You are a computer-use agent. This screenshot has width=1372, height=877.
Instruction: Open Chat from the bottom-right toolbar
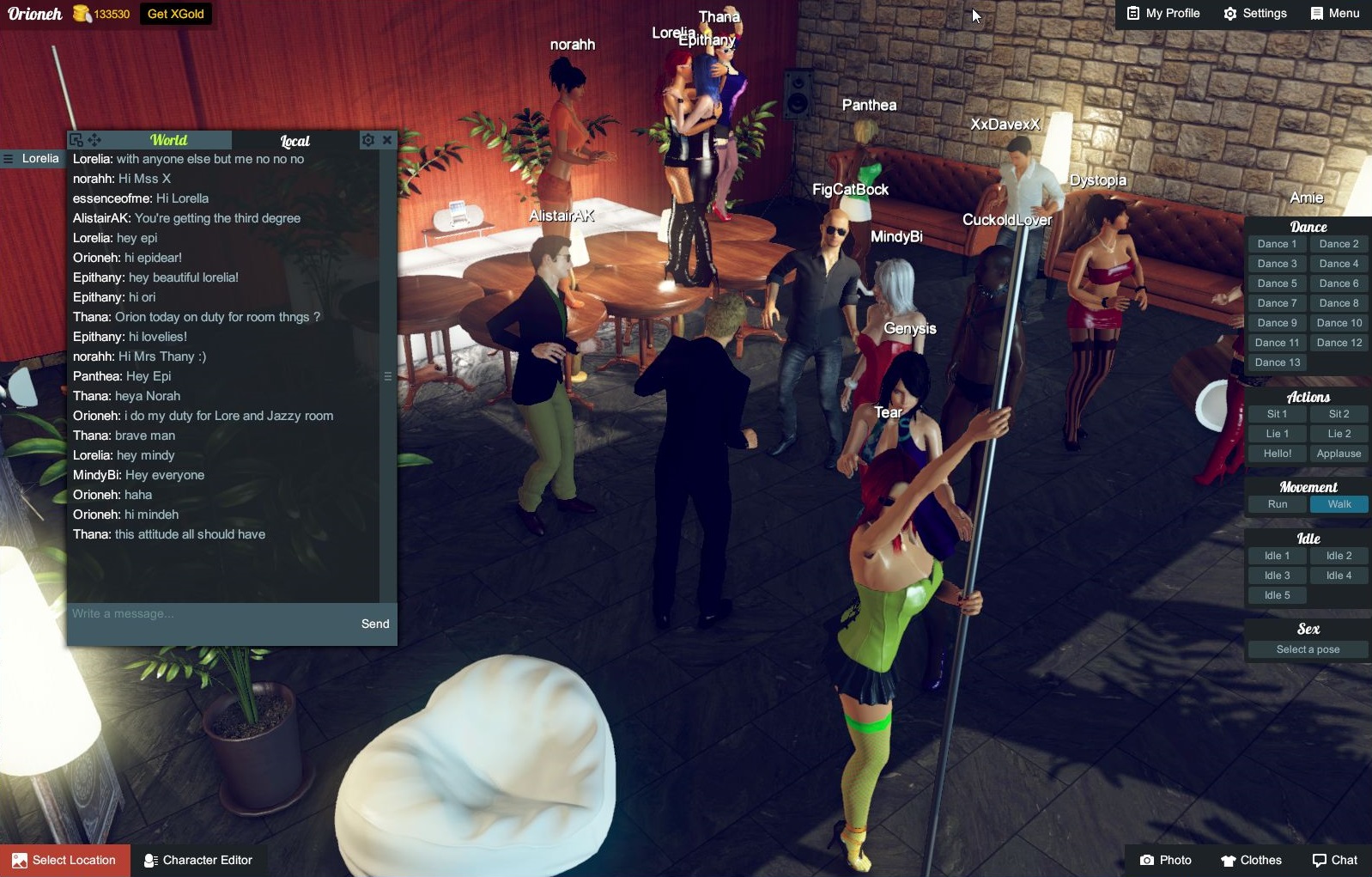(x=1333, y=860)
